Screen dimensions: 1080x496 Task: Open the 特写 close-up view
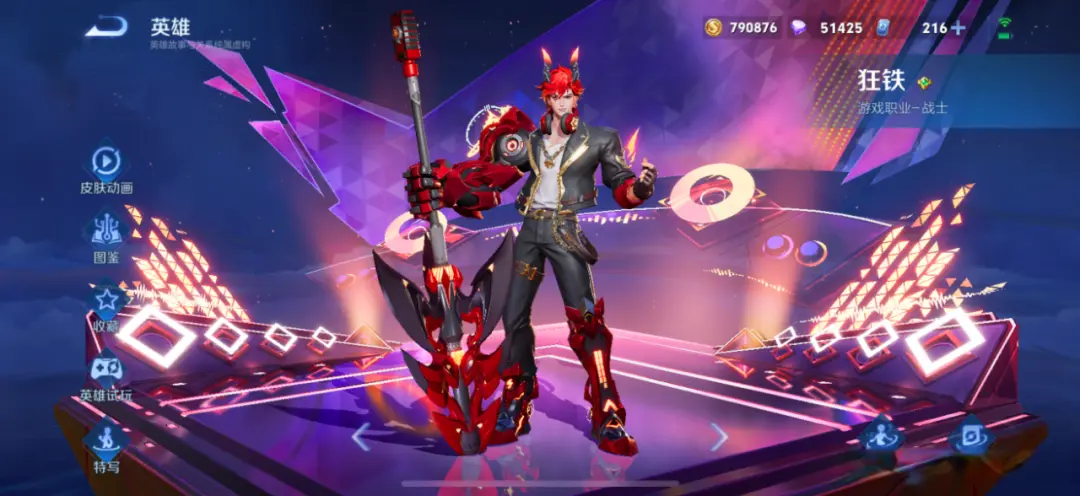point(106,441)
